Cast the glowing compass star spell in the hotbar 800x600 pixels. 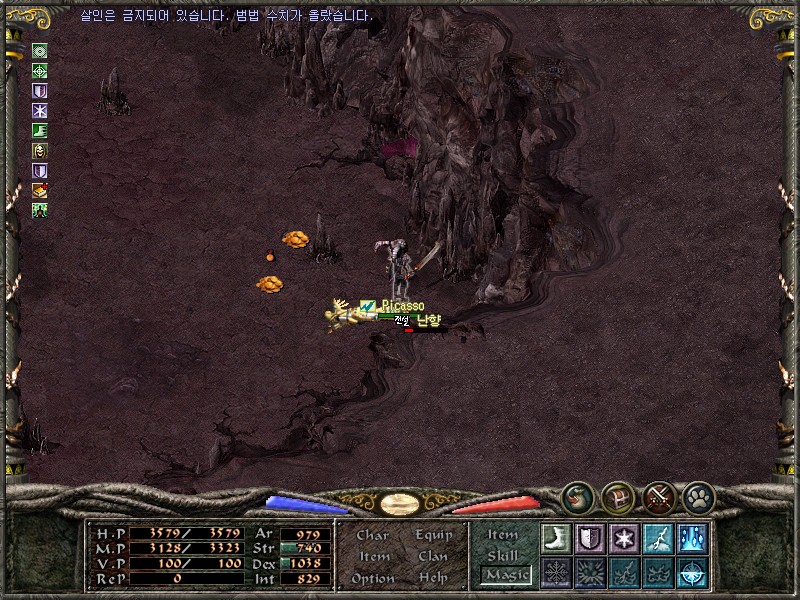692,572
